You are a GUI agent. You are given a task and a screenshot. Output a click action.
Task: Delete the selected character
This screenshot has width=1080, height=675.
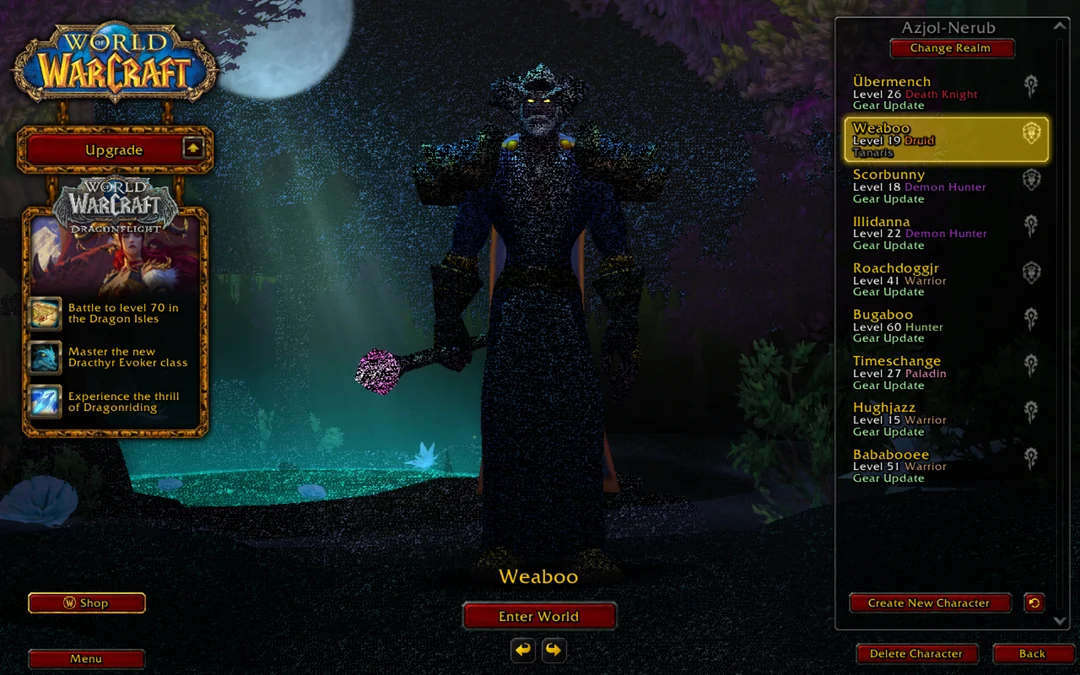(916, 654)
